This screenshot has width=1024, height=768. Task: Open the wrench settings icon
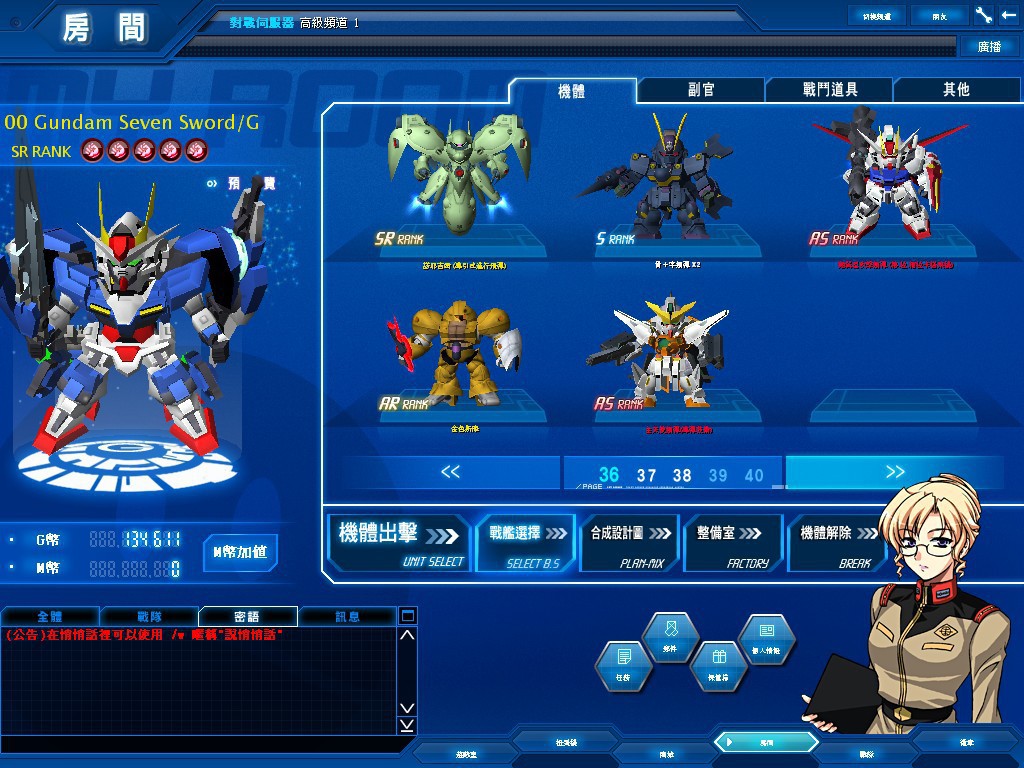983,15
